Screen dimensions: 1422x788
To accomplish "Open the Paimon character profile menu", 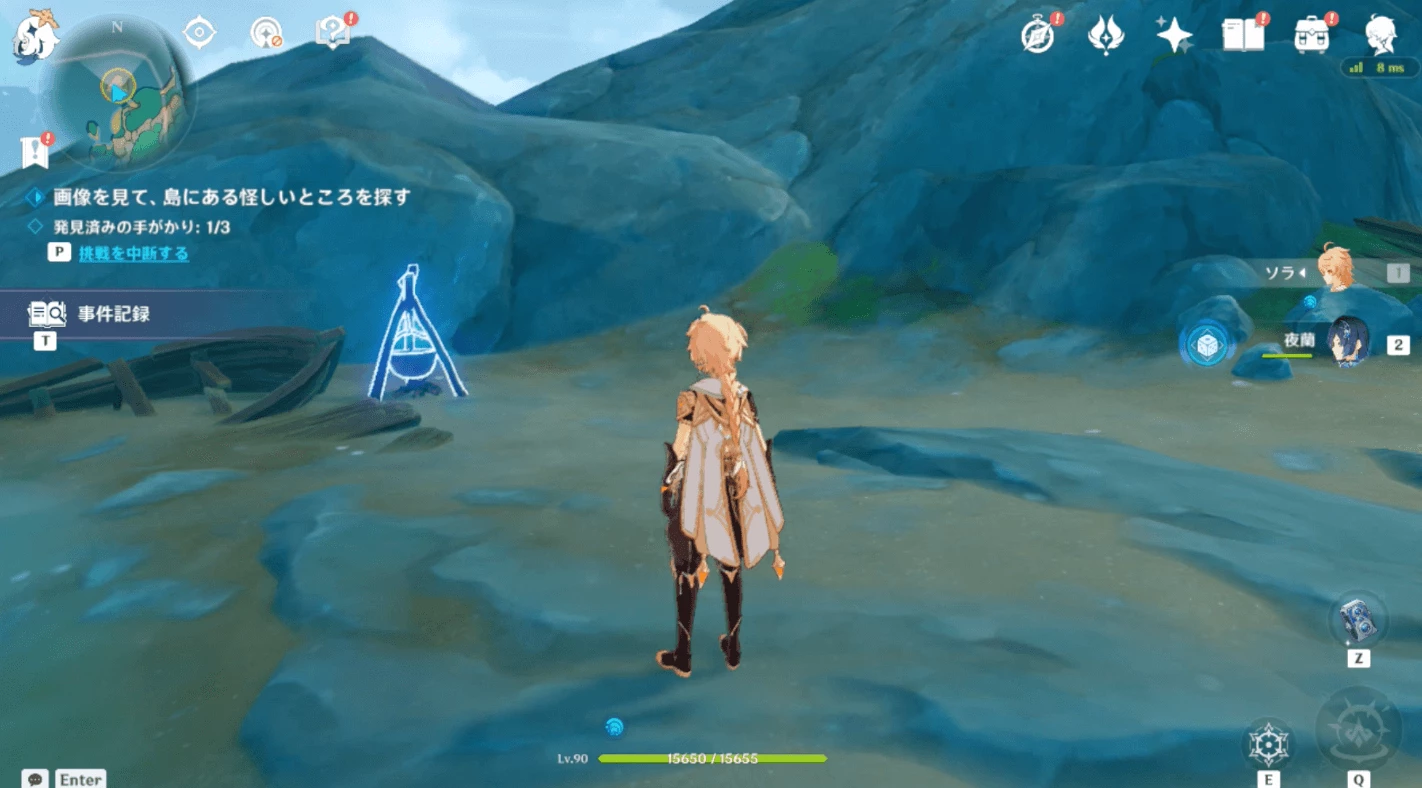I will pyautogui.click(x=1381, y=33).
